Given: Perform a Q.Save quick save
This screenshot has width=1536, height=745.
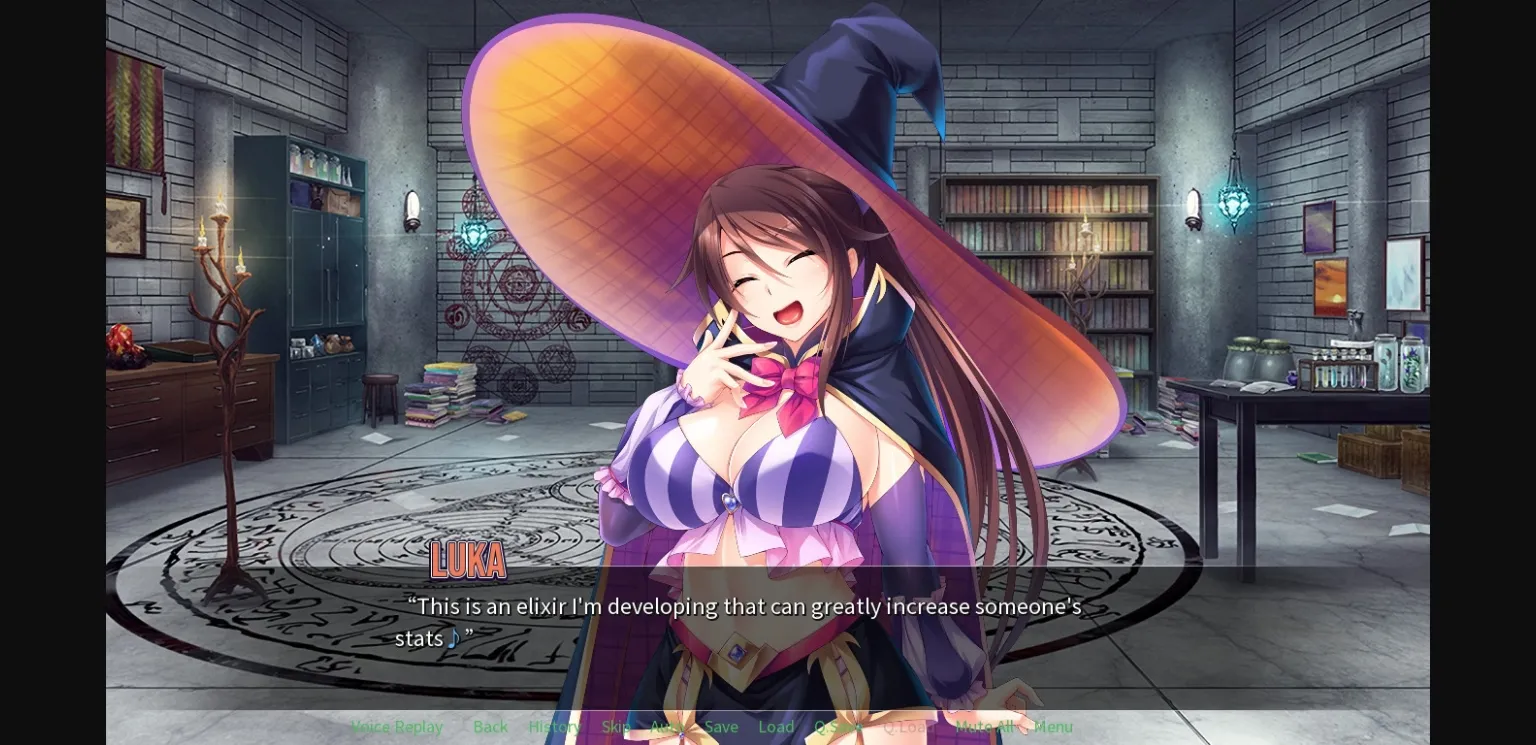Looking at the screenshot, I should 836,727.
